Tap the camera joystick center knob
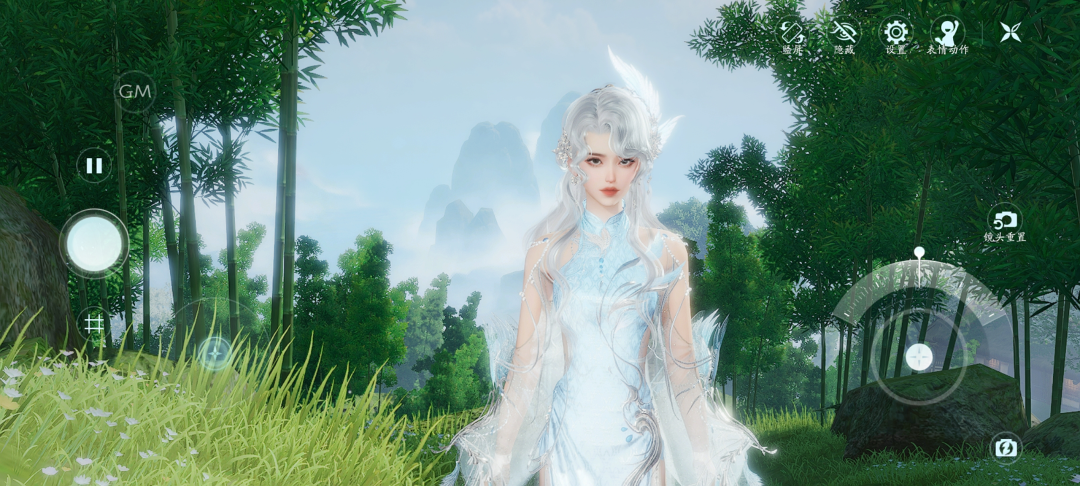 point(918,357)
